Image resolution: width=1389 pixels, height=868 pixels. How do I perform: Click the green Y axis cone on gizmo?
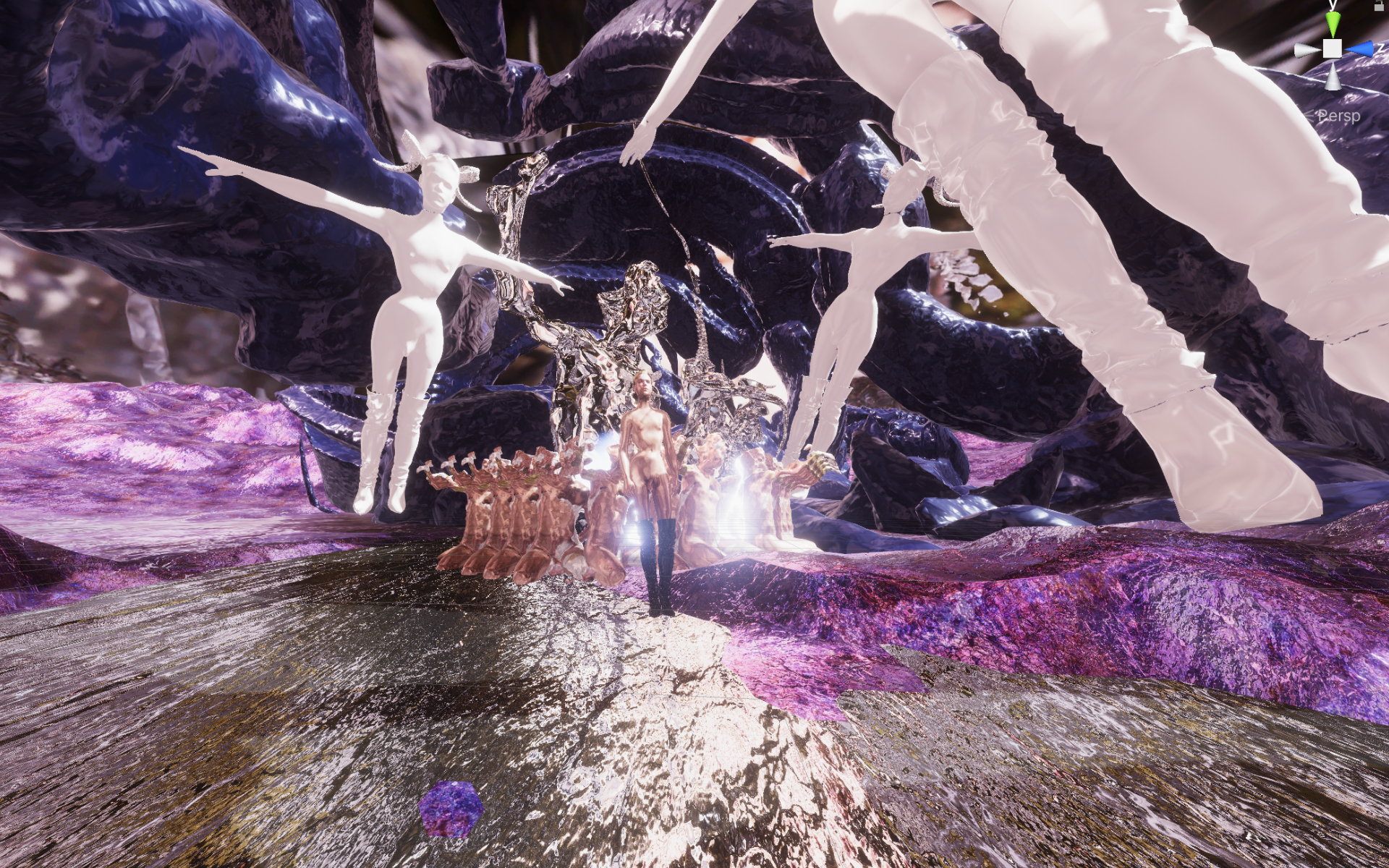click(x=1333, y=23)
